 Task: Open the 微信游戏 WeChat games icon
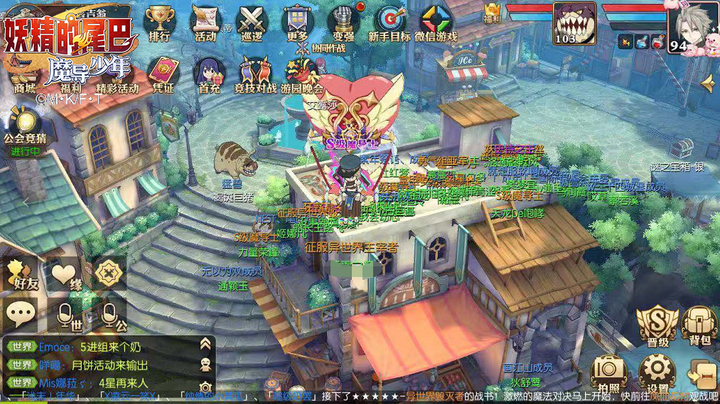click(436, 21)
